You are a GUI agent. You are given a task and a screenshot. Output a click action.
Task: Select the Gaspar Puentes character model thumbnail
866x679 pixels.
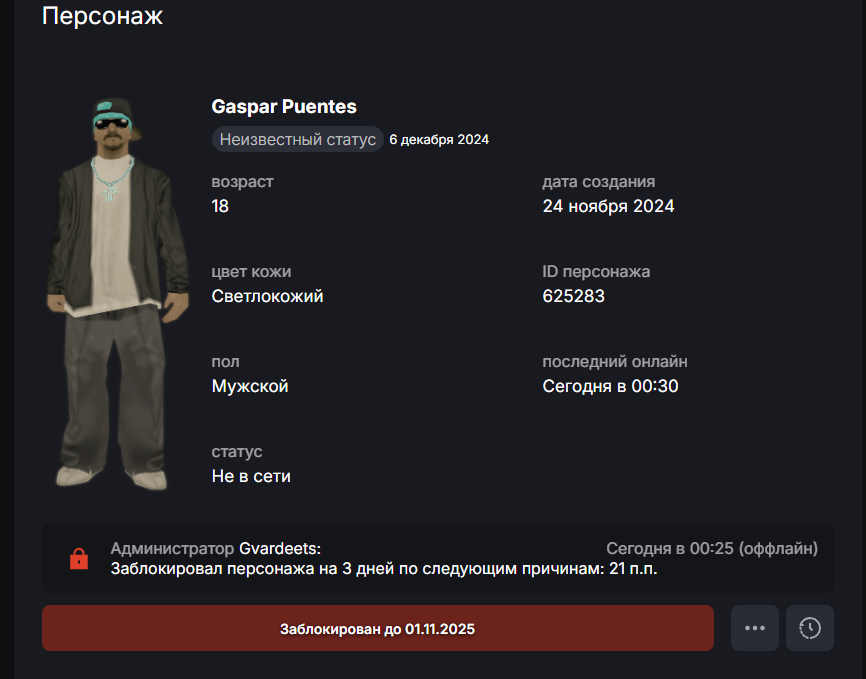click(119, 294)
